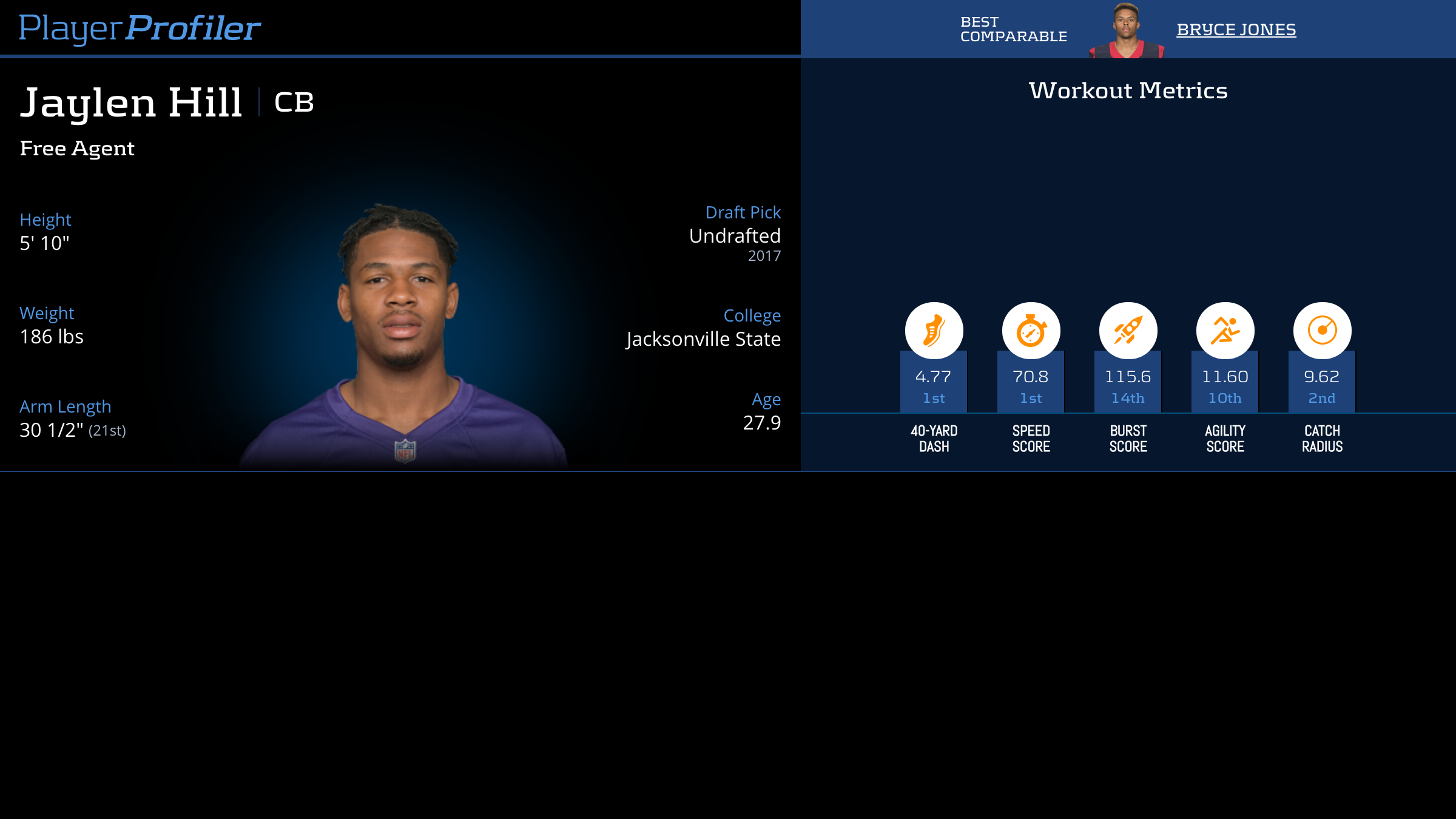Click the PlayerProfiler logo
The image size is (1456, 819).
tap(140, 29)
